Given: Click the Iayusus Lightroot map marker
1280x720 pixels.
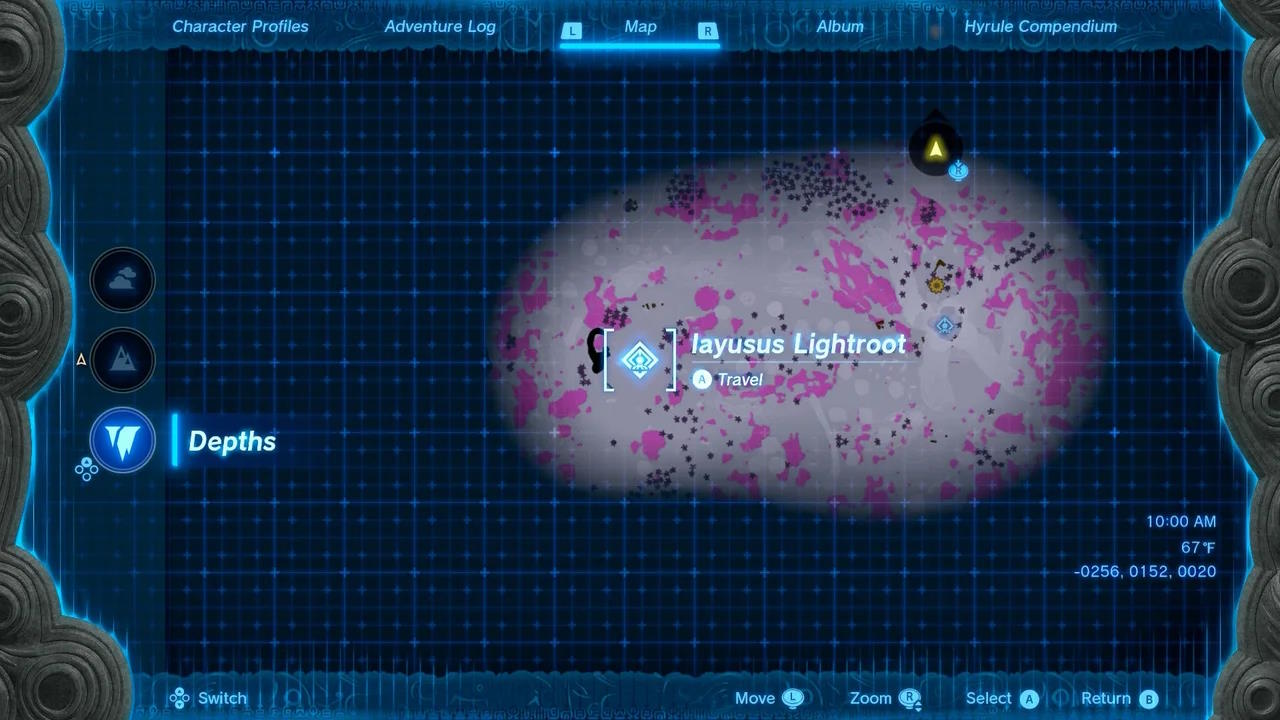Looking at the screenshot, I should (639, 360).
